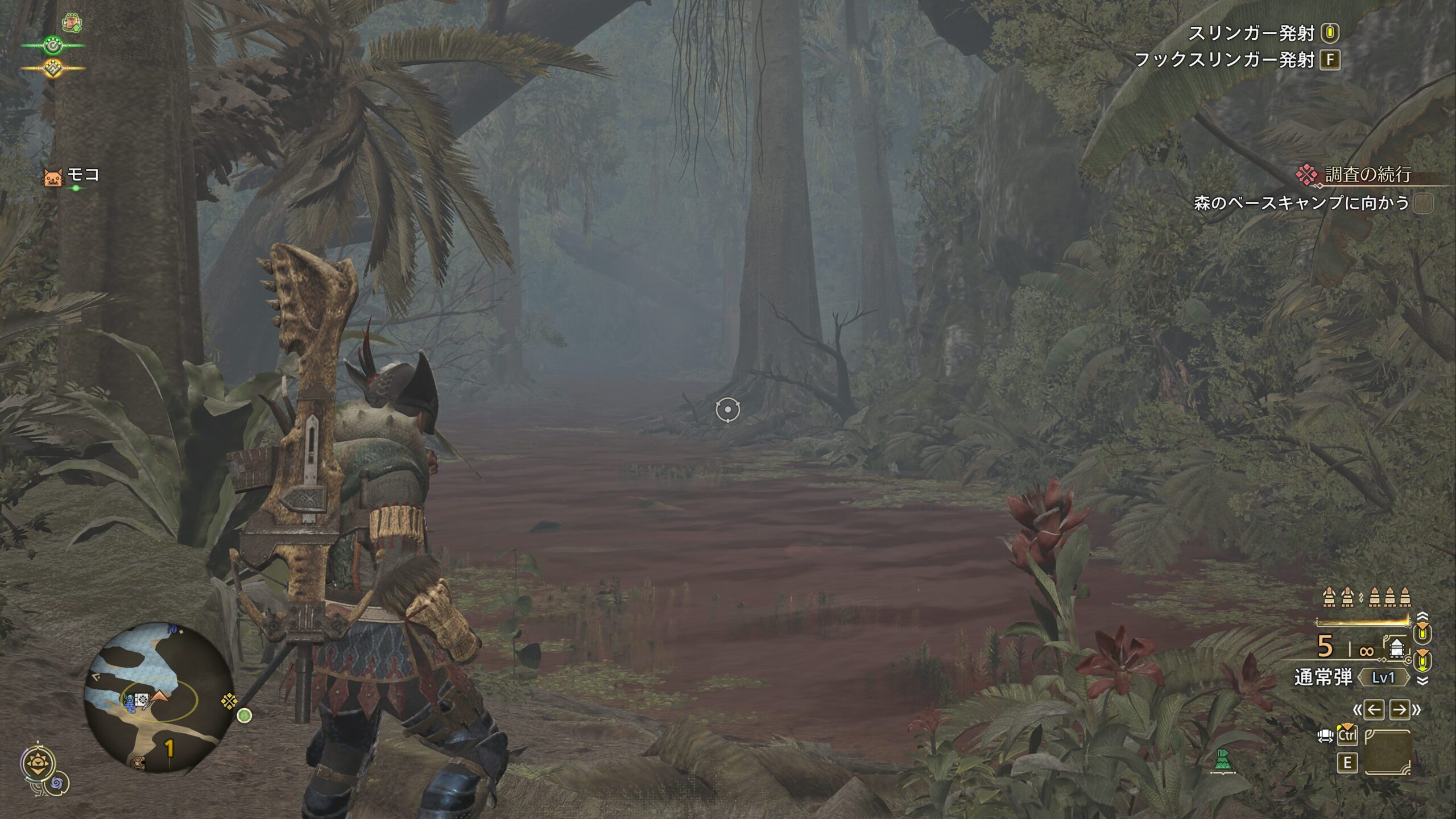Select the yellow diamond stamina gauge emblem
Image resolution: width=1456 pixels, height=819 pixels.
(x=53, y=68)
